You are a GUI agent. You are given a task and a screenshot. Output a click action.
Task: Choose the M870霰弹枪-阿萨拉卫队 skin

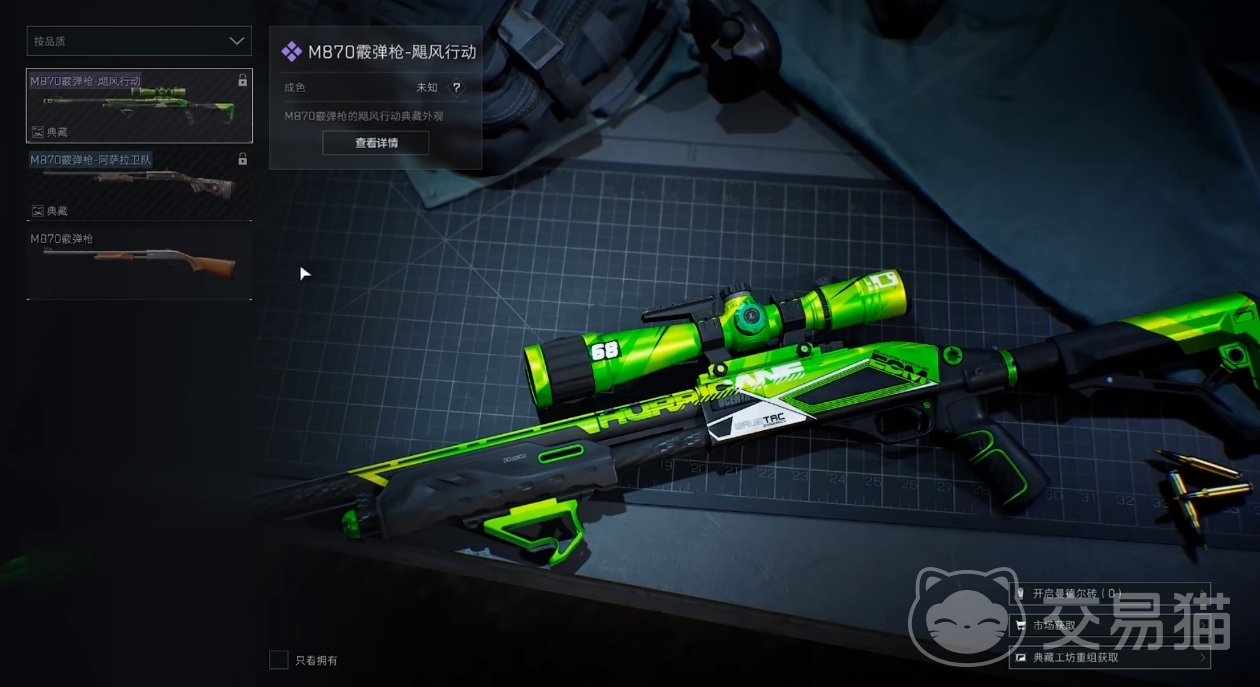point(139,185)
